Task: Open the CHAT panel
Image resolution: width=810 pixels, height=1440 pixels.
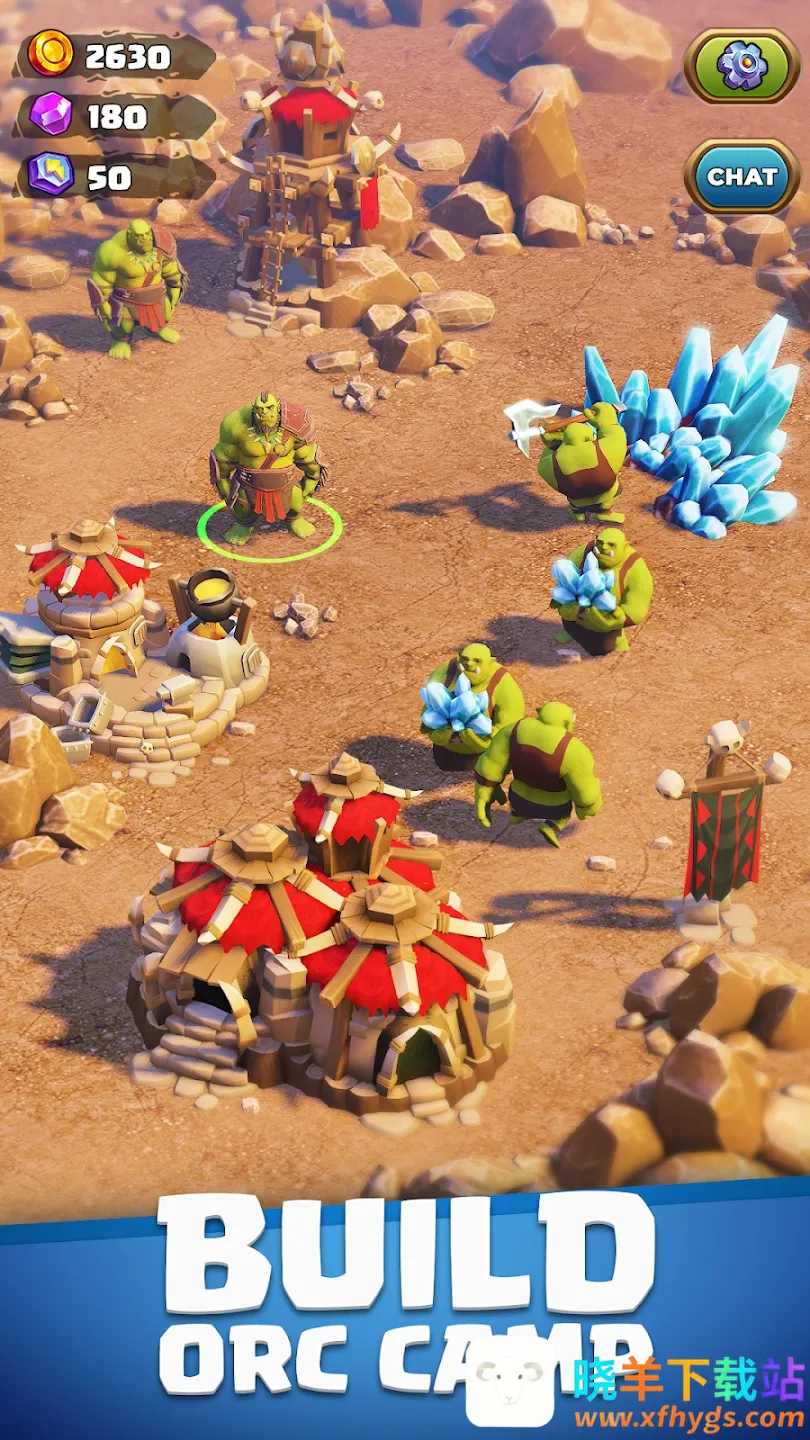Action: tap(742, 176)
